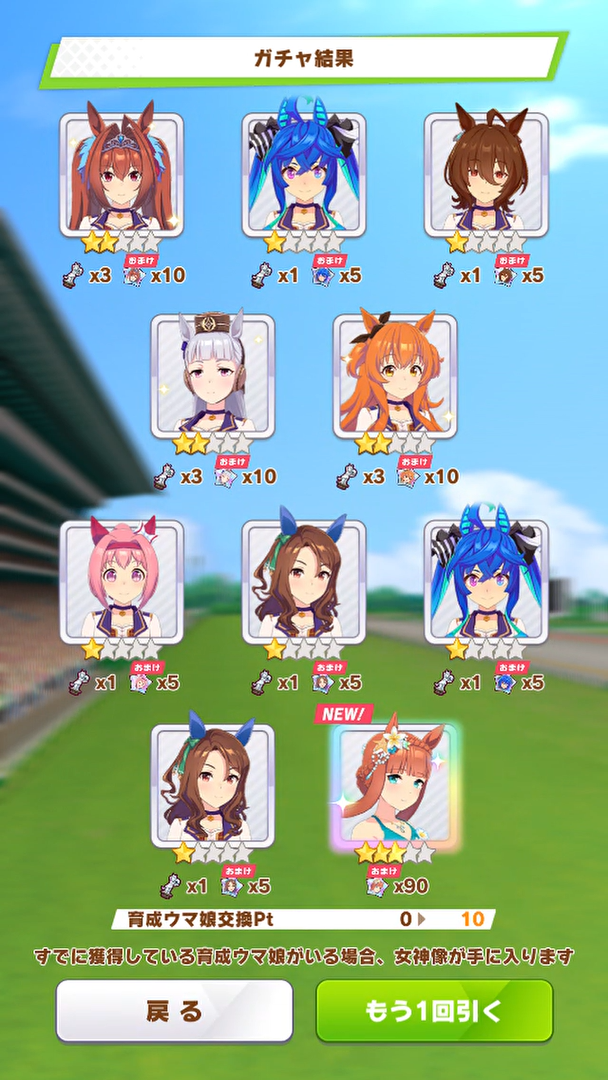Choose the Agnes Tachyon brown-haired card
The image size is (608, 1080).
point(486,174)
